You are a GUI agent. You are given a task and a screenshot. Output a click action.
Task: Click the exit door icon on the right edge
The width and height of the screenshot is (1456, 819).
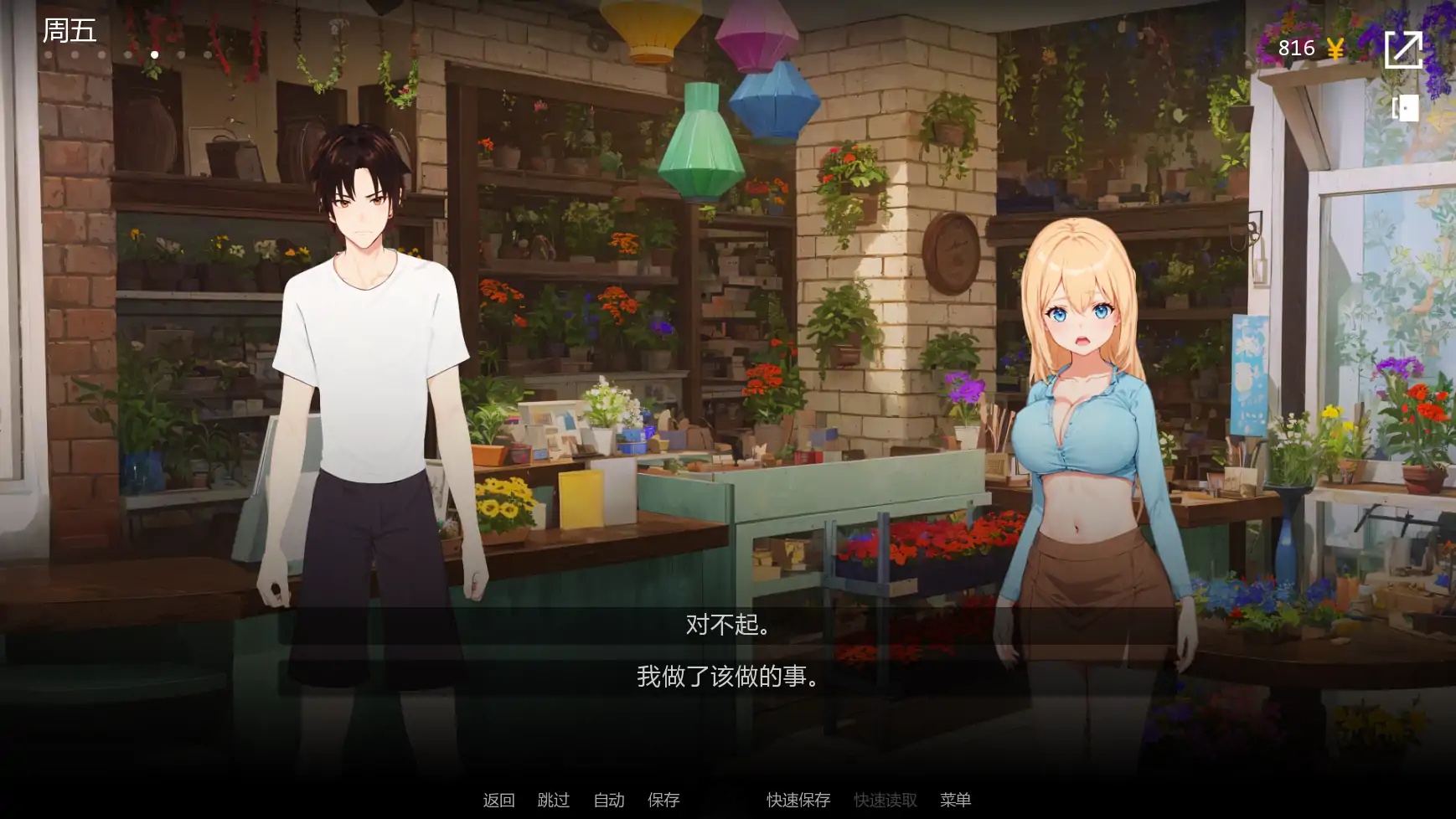[1405, 107]
